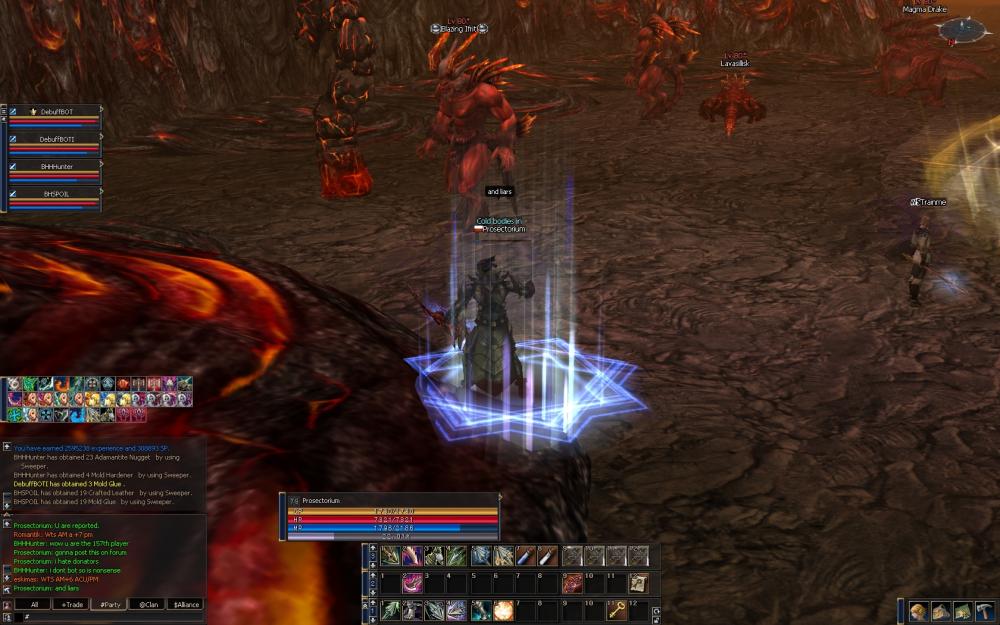Open the inventory bag icon
This screenshot has height=625, width=1000.
tap(941, 611)
